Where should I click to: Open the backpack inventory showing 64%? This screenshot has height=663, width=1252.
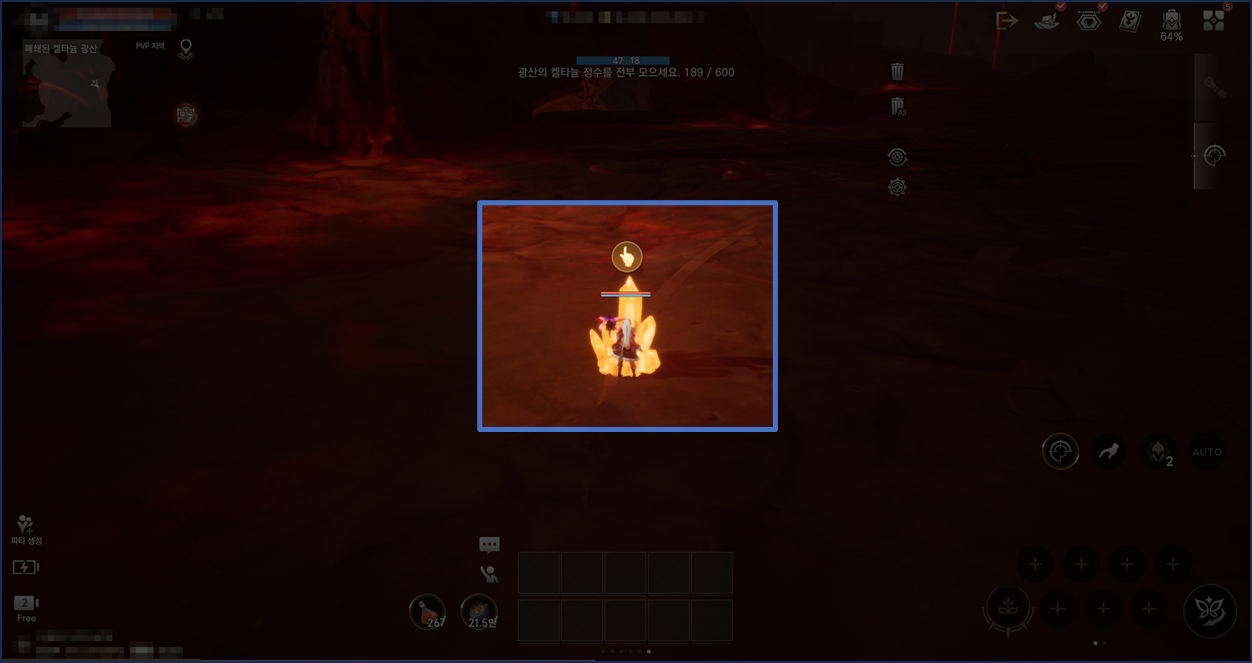1171,22
